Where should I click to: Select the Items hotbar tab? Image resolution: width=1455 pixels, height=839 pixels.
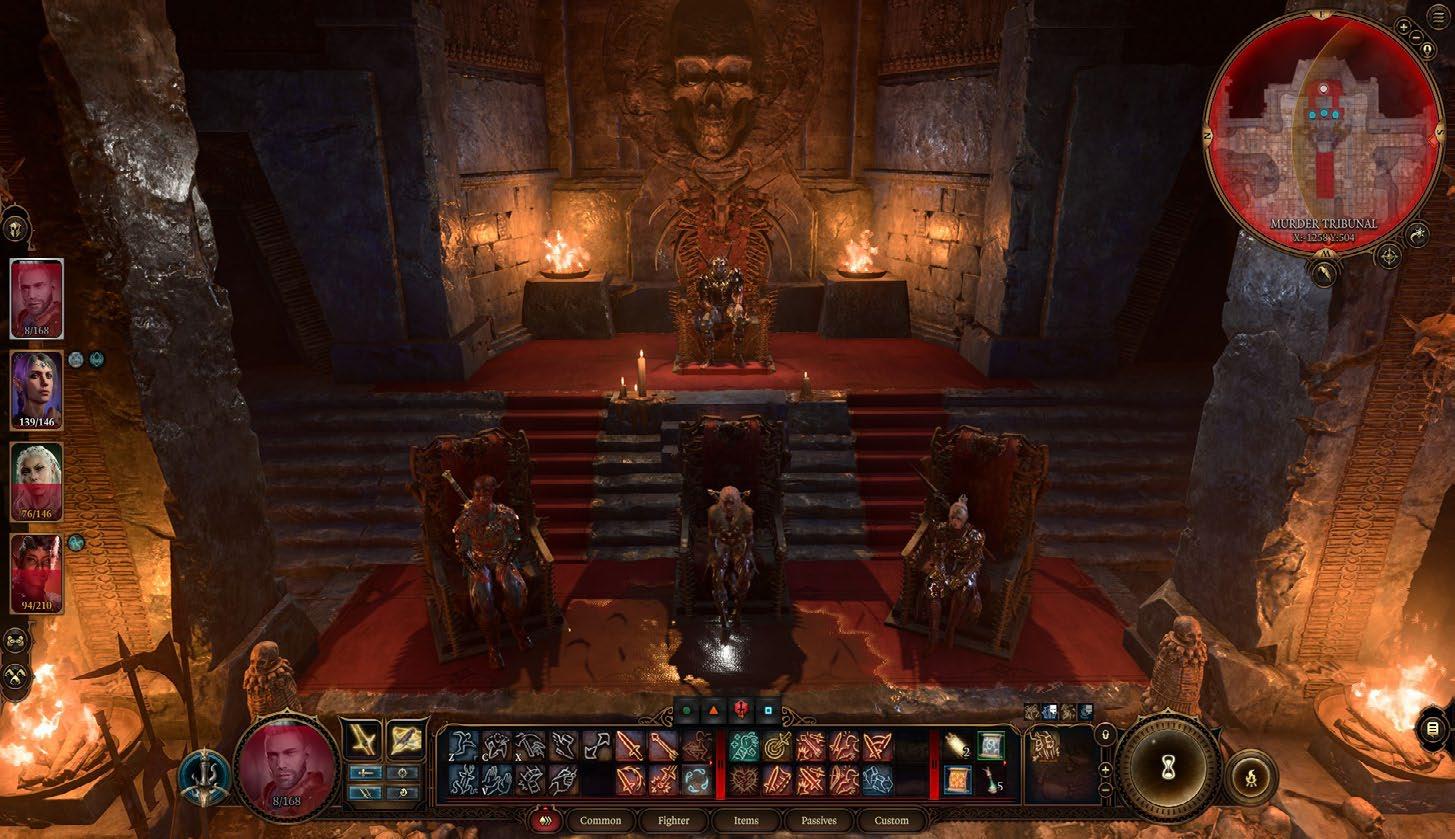(x=746, y=820)
